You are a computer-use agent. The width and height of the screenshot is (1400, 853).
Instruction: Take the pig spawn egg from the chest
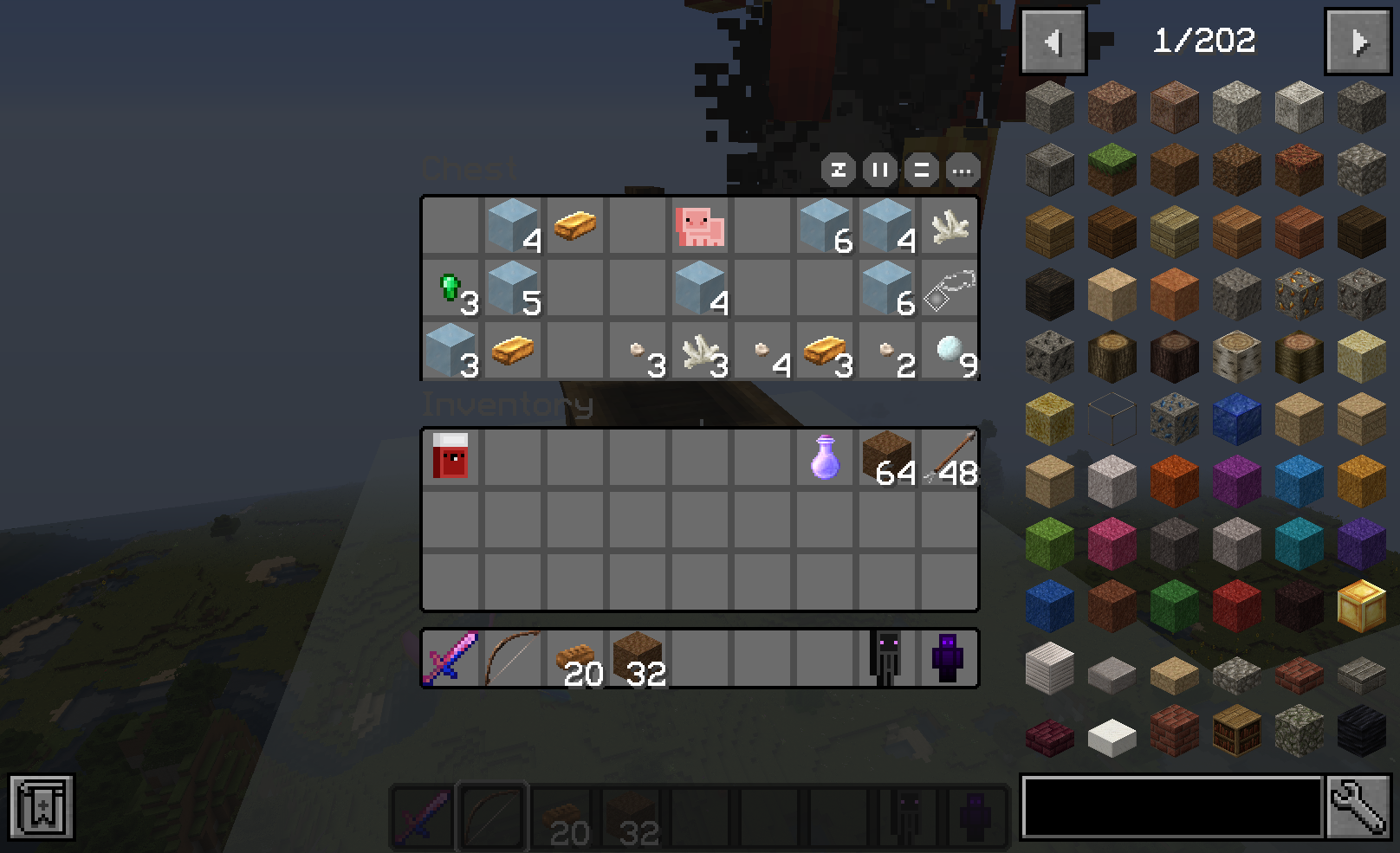pyautogui.click(x=700, y=227)
